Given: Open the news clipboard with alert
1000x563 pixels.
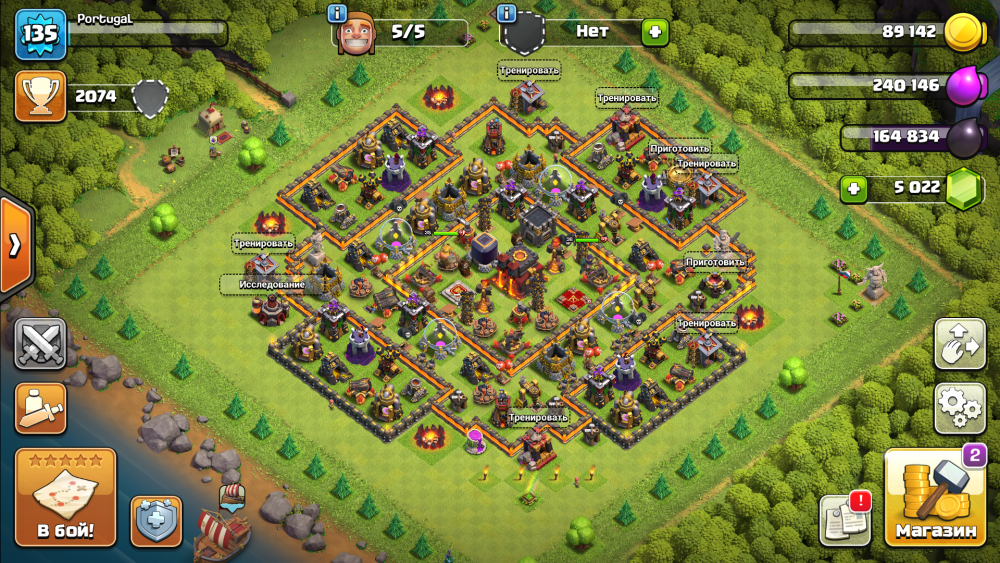Looking at the screenshot, I should (843, 520).
